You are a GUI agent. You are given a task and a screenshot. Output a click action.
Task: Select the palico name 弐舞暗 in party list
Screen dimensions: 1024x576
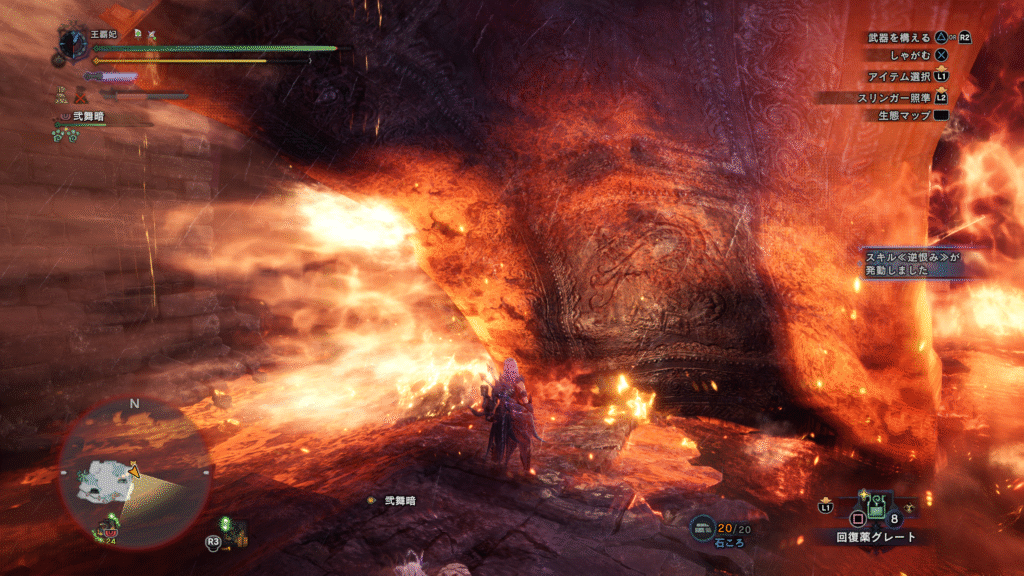coord(89,117)
